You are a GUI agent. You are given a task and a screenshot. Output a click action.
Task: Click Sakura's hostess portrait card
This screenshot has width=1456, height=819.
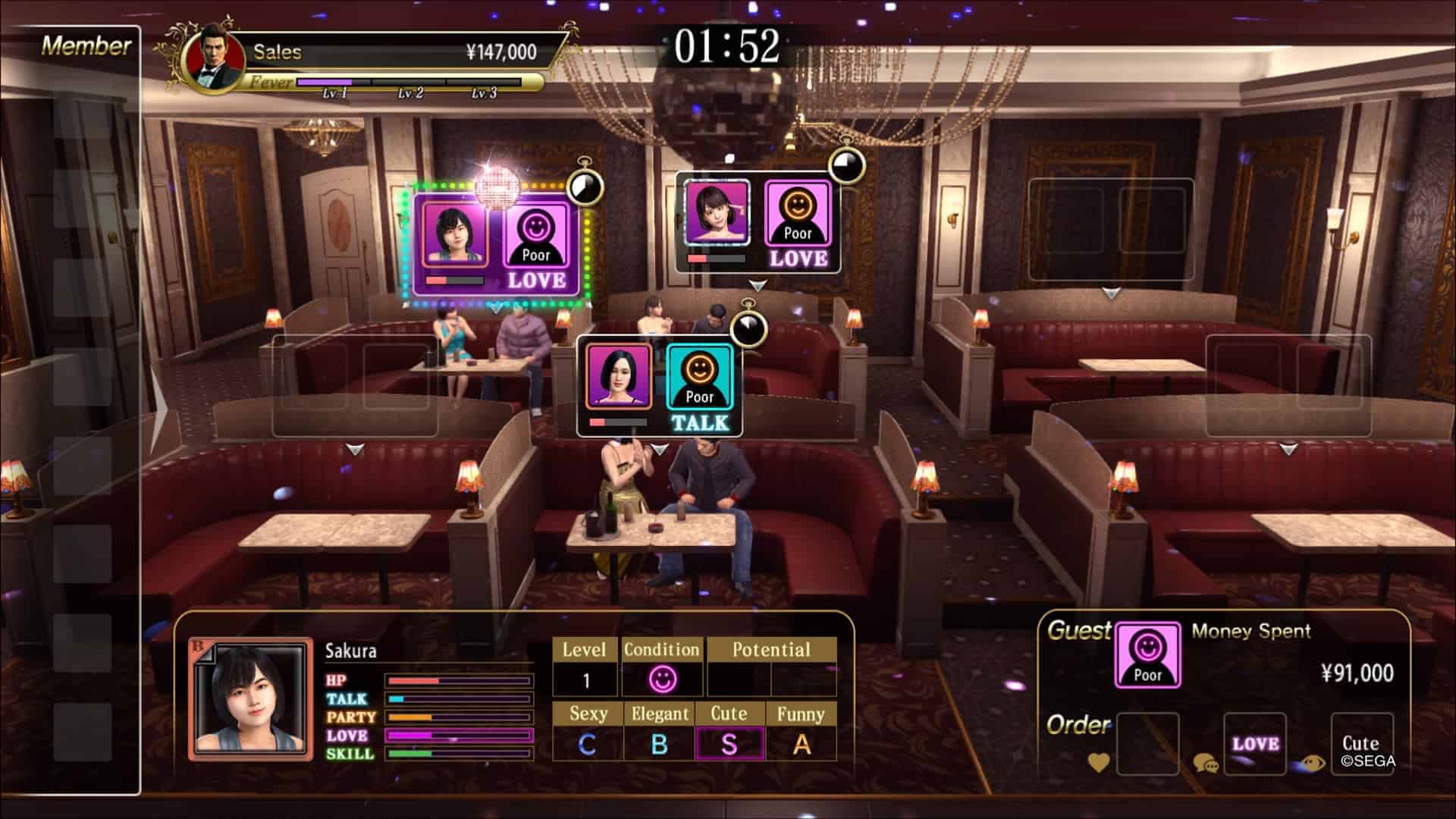[250, 699]
